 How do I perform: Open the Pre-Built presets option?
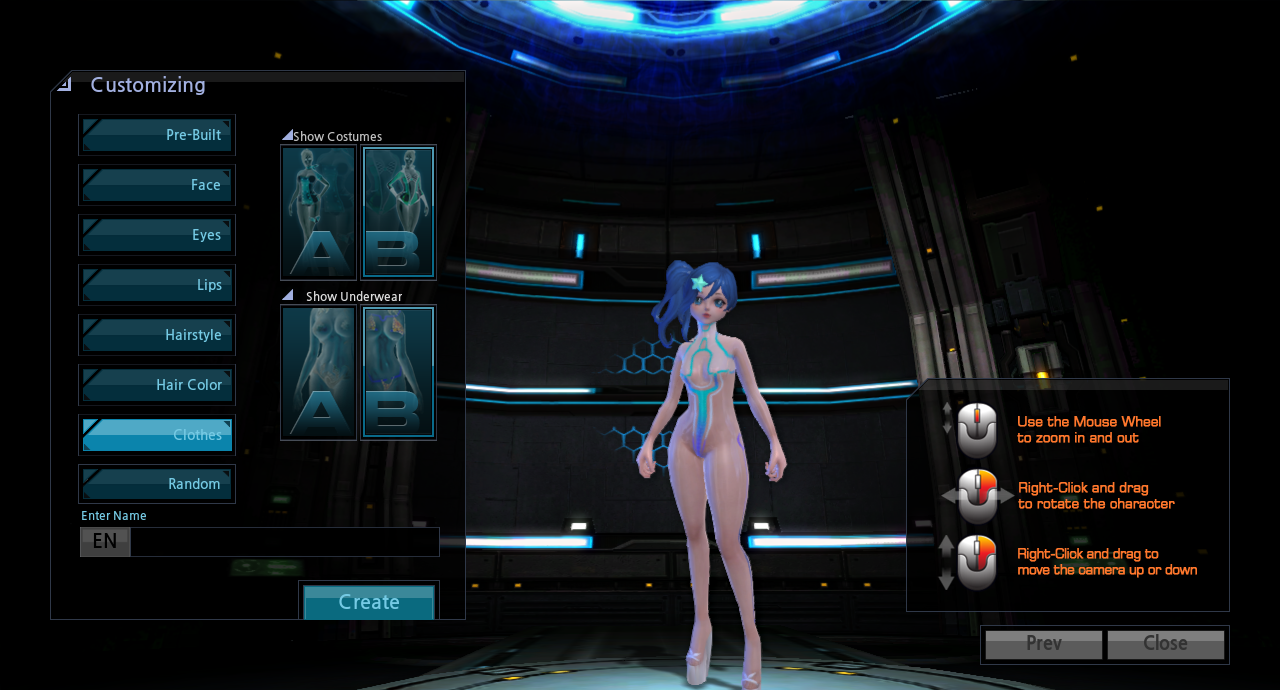pyautogui.click(x=157, y=135)
